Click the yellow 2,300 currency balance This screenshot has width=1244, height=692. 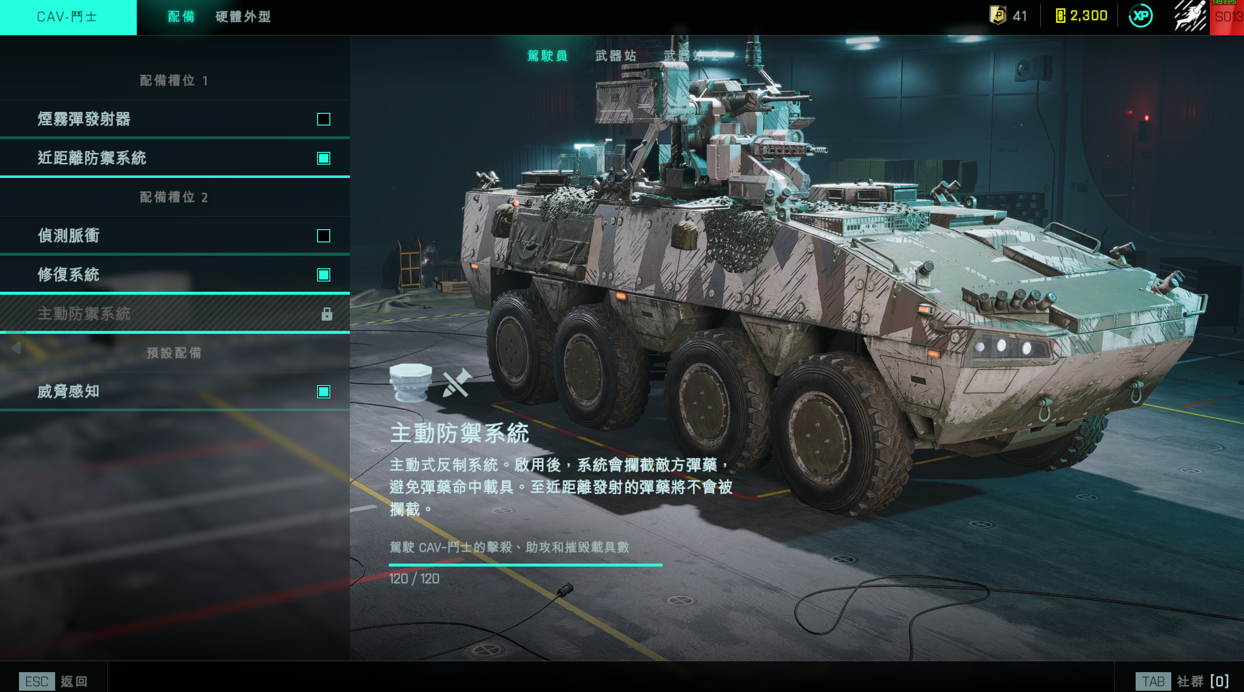click(x=1081, y=16)
